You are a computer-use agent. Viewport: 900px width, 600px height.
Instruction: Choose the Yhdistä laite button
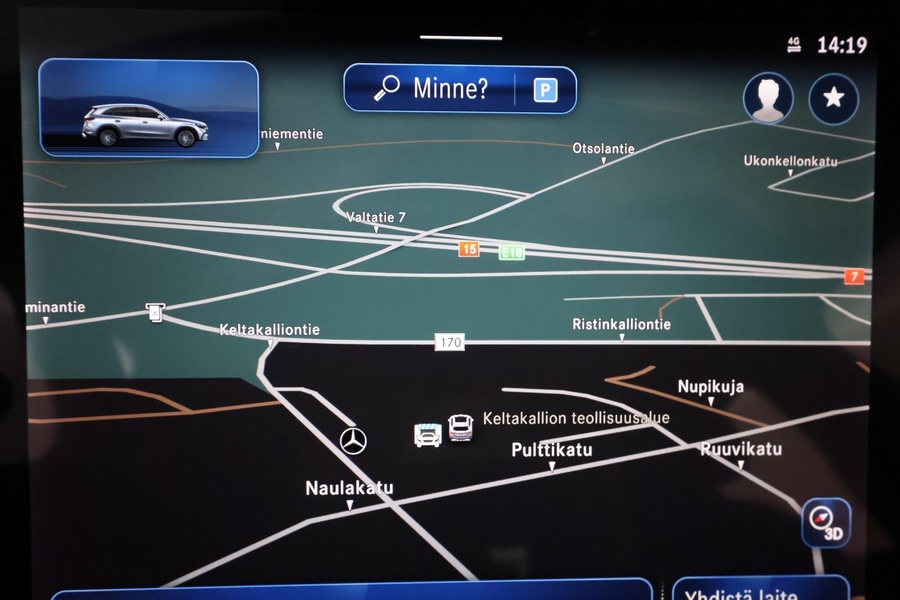coord(760,591)
